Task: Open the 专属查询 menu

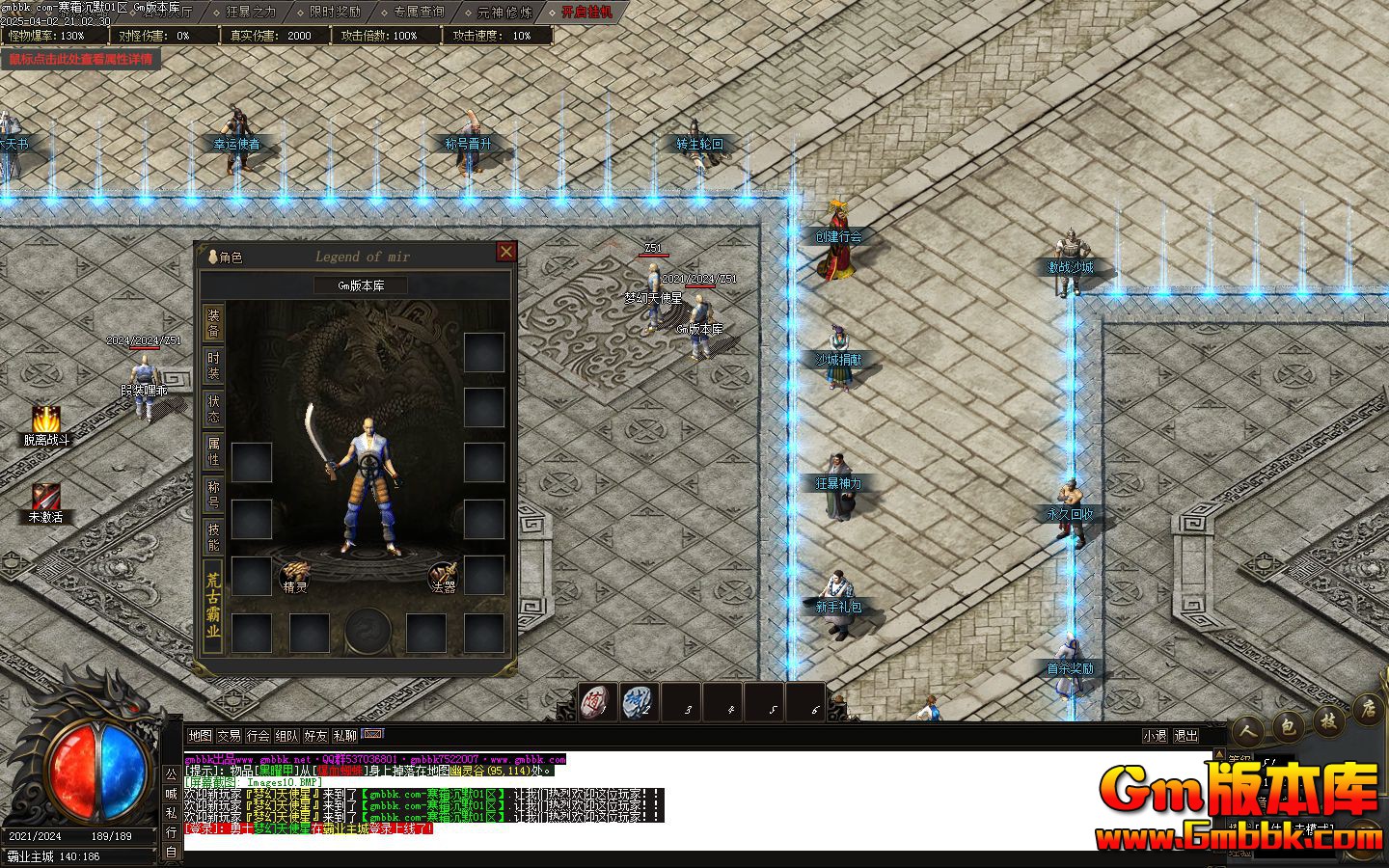Action: pos(419,13)
